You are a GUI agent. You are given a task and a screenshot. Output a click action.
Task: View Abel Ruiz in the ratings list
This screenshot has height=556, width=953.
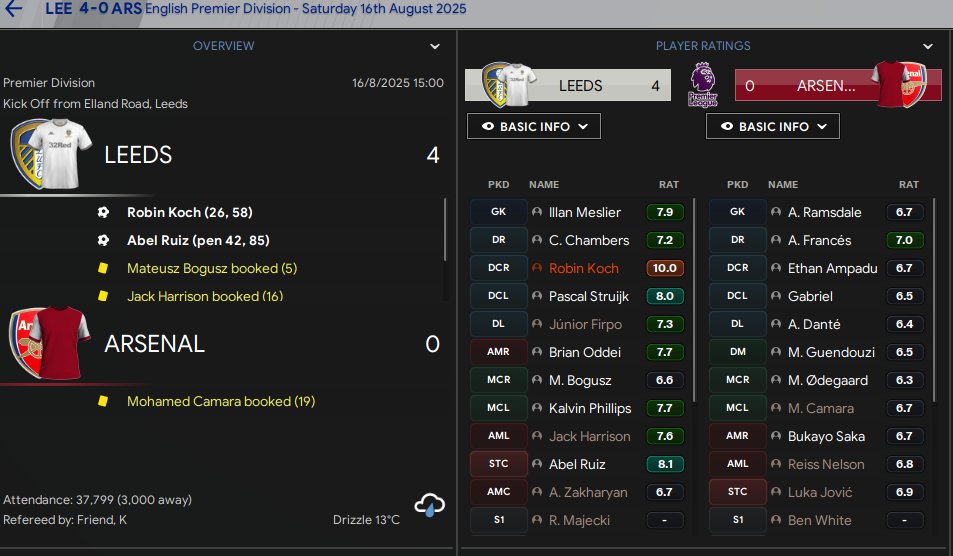(577, 464)
